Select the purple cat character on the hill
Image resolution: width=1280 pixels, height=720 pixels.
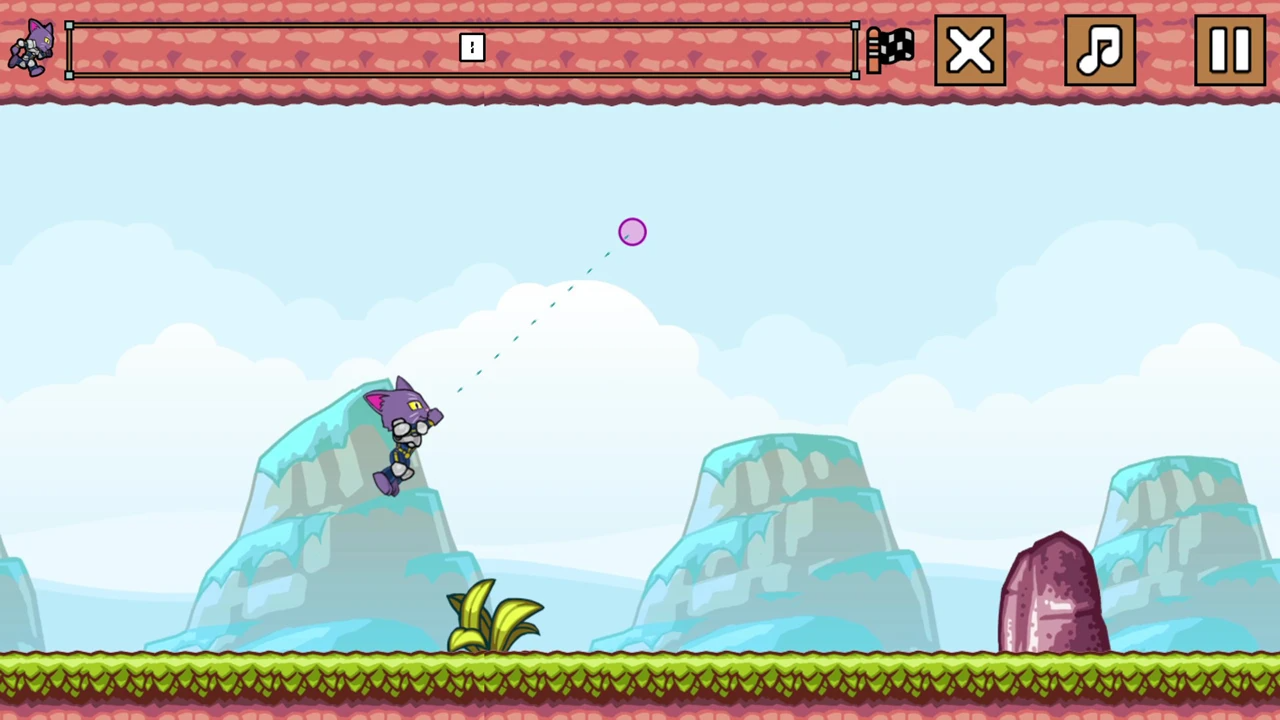tap(400, 435)
